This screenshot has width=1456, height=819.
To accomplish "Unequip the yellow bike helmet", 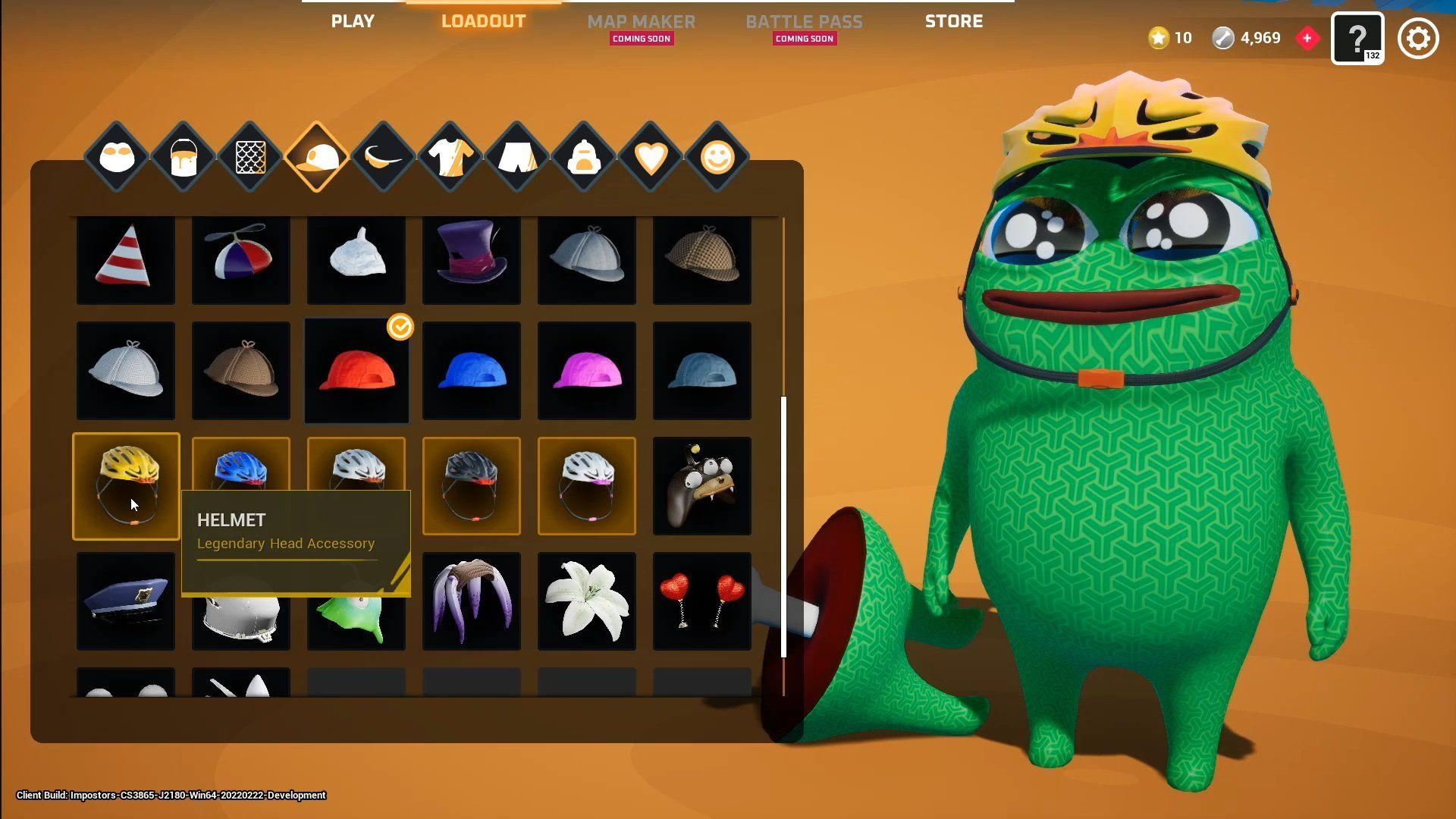I will 126,485.
